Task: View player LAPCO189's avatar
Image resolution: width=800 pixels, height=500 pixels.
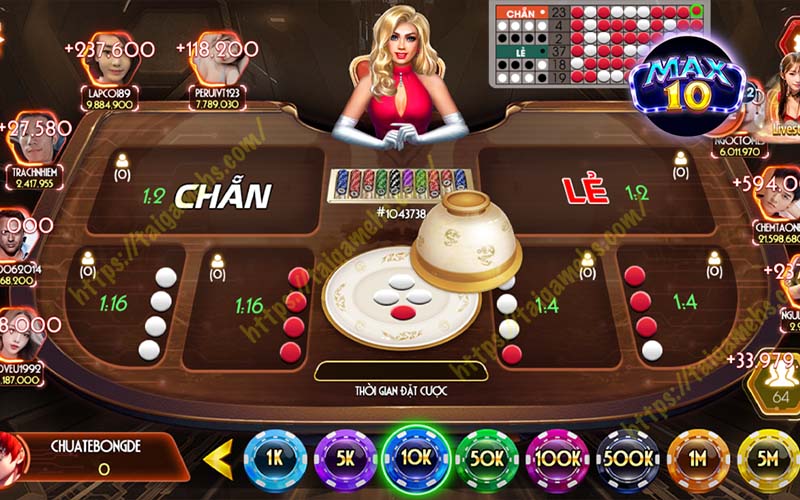Action: point(112,58)
